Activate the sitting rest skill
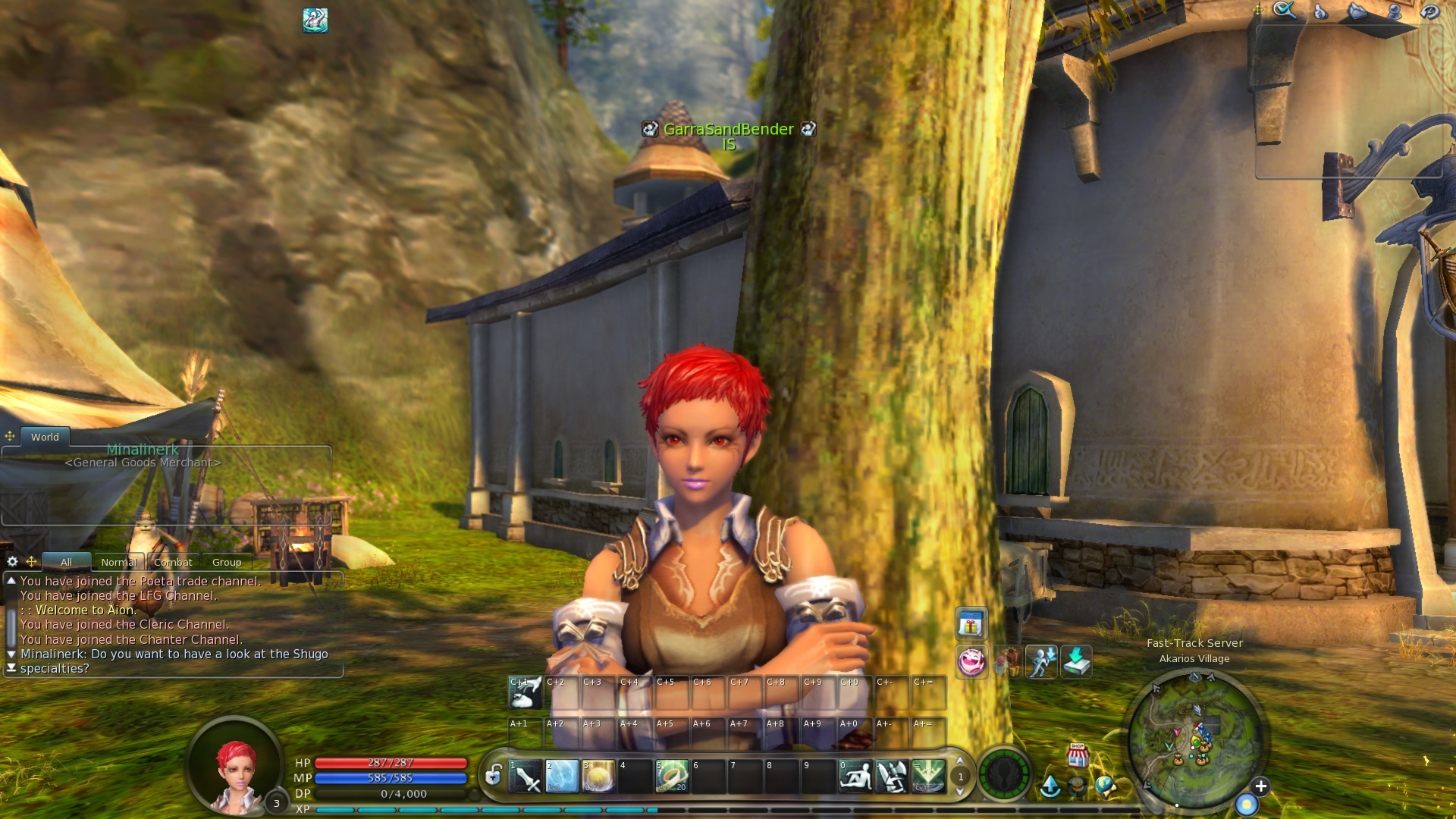 (x=855, y=777)
